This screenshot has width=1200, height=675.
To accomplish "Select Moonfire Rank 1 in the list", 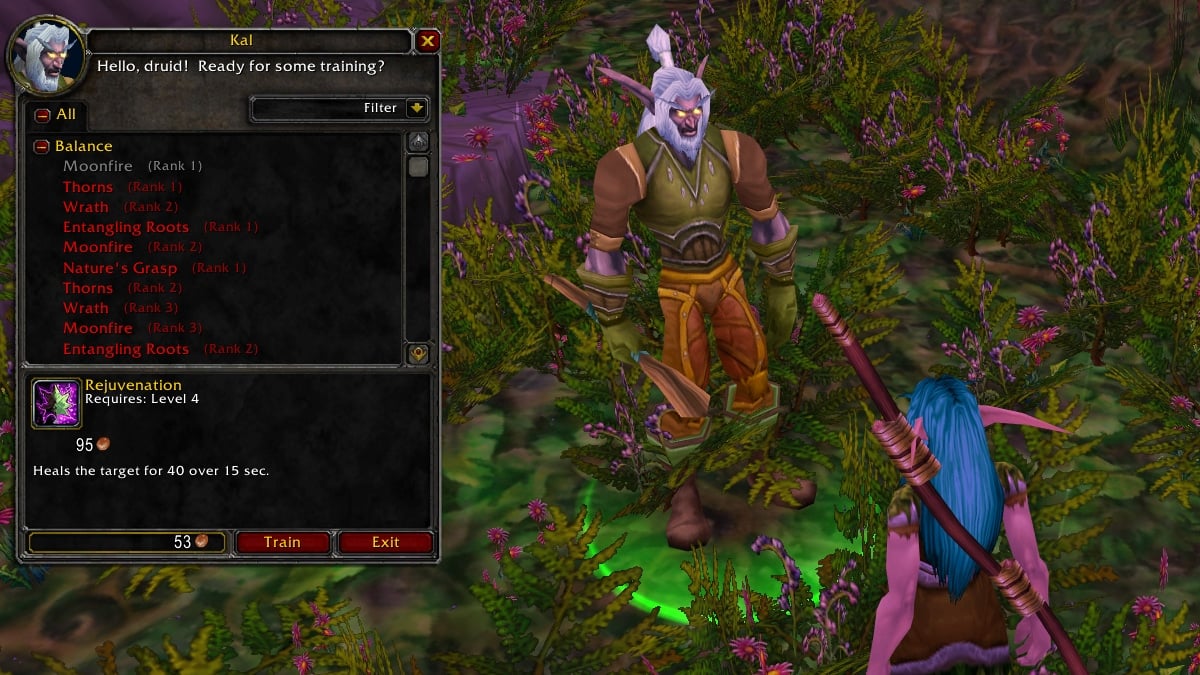I will (x=98, y=166).
